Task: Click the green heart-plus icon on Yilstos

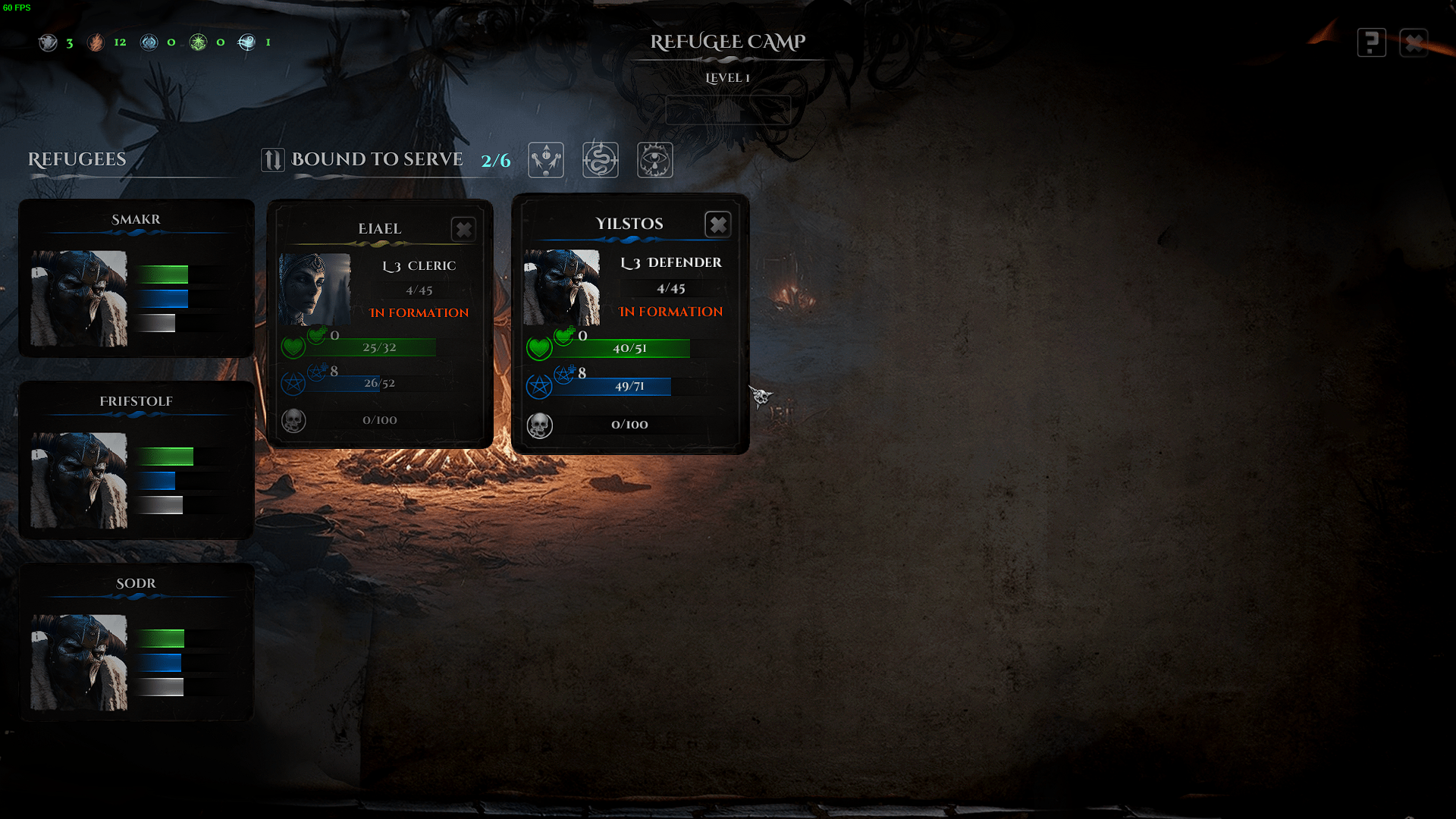Action: click(x=564, y=335)
